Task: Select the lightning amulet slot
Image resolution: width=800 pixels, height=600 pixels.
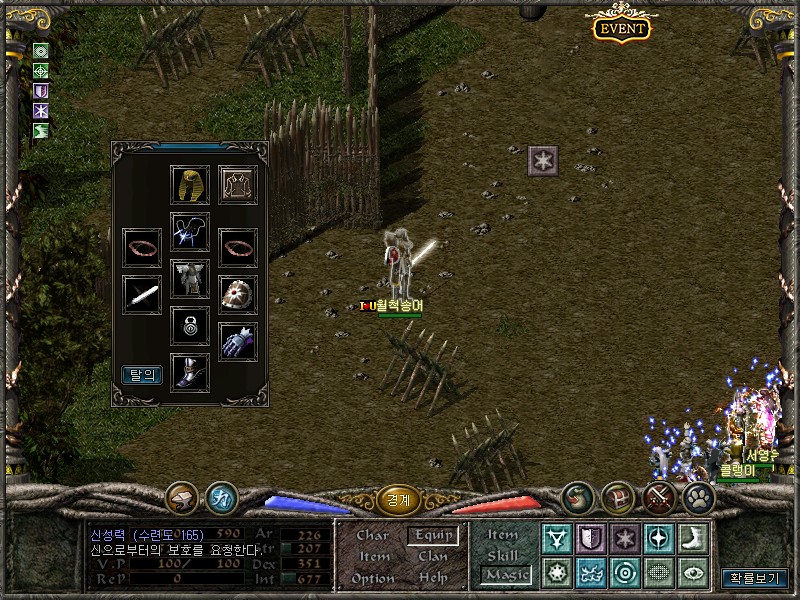Action: [x=189, y=232]
